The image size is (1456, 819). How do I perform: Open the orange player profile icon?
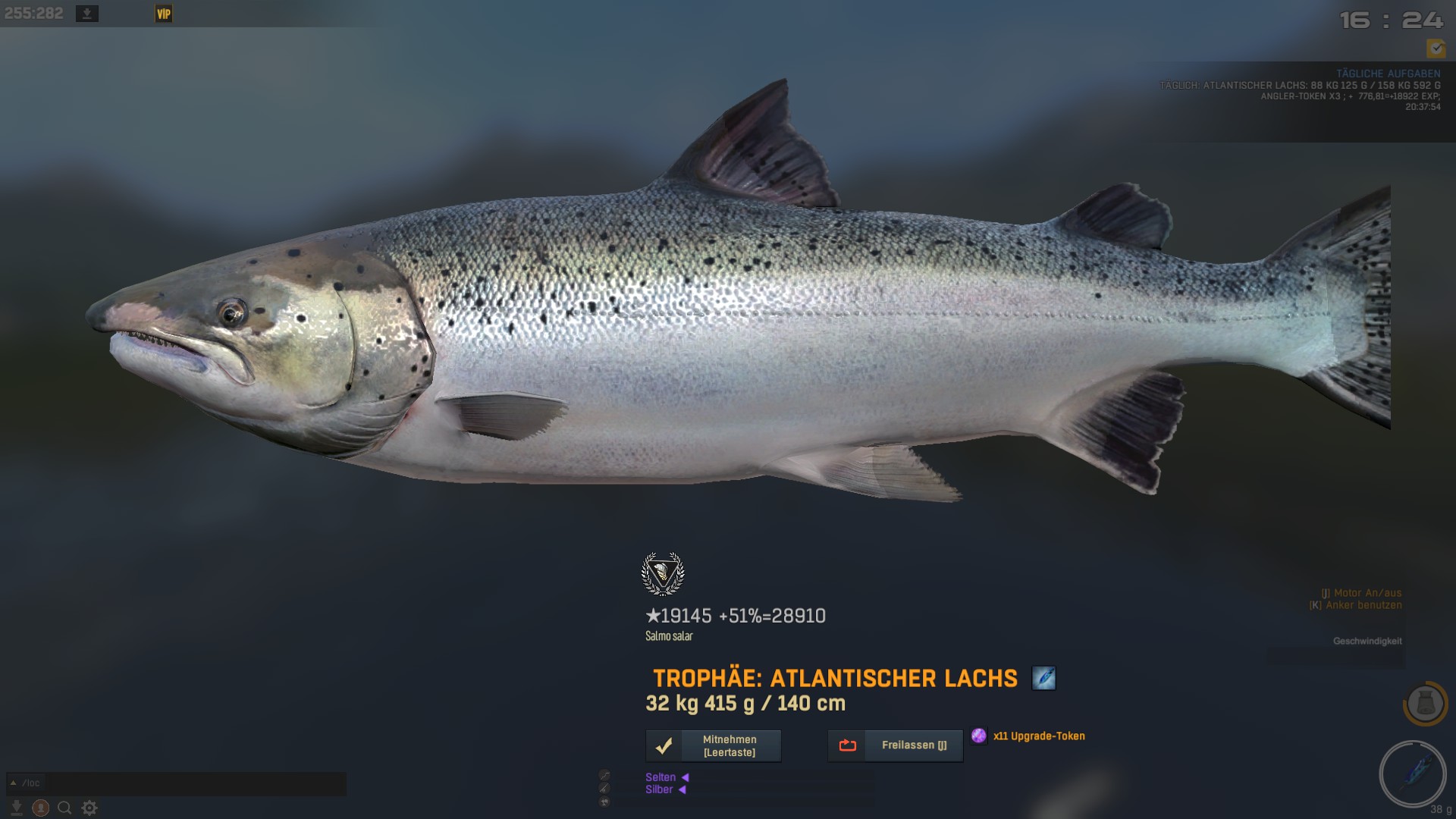pyautogui.click(x=41, y=808)
